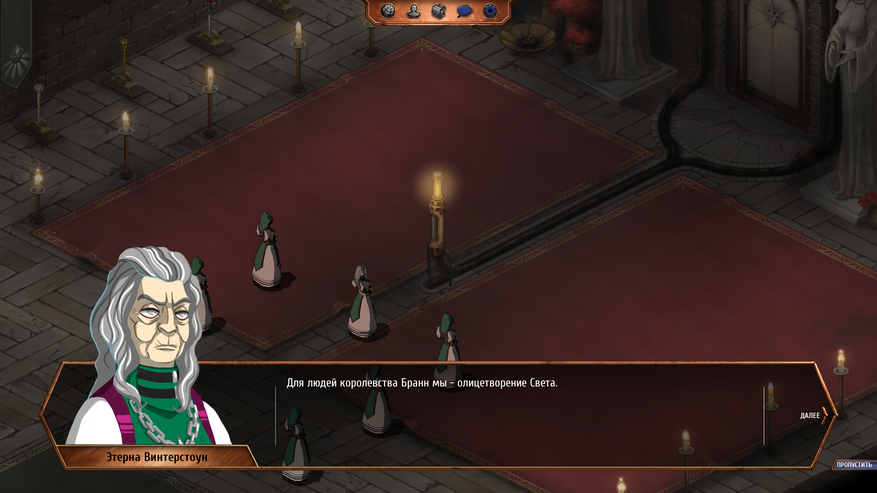Open the character bust icon
Image resolution: width=877 pixels, height=493 pixels.
pyautogui.click(x=413, y=11)
